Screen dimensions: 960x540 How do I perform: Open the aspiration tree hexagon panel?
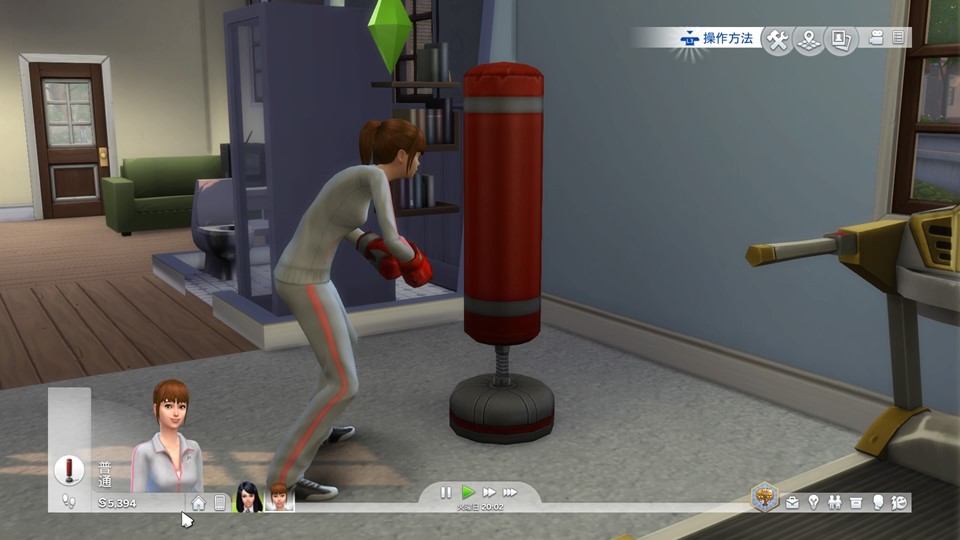tap(765, 497)
